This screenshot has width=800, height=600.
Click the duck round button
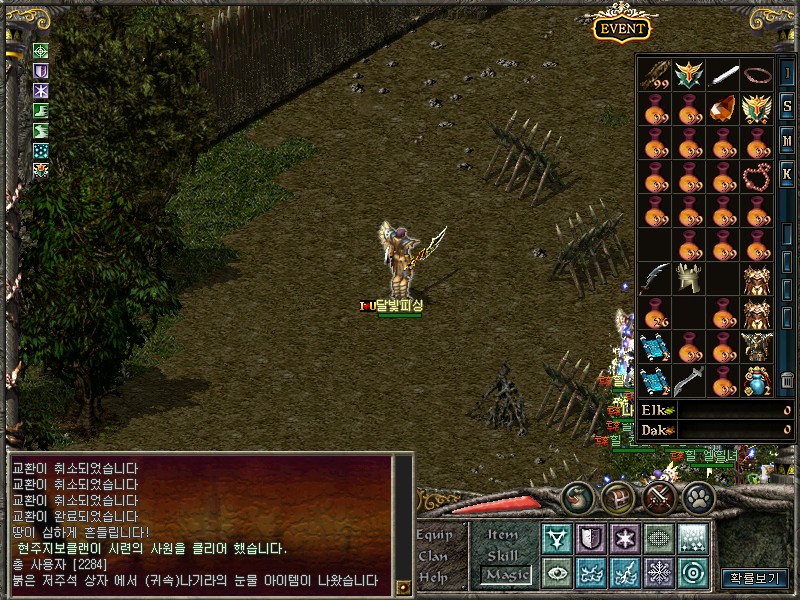click(578, 497)
